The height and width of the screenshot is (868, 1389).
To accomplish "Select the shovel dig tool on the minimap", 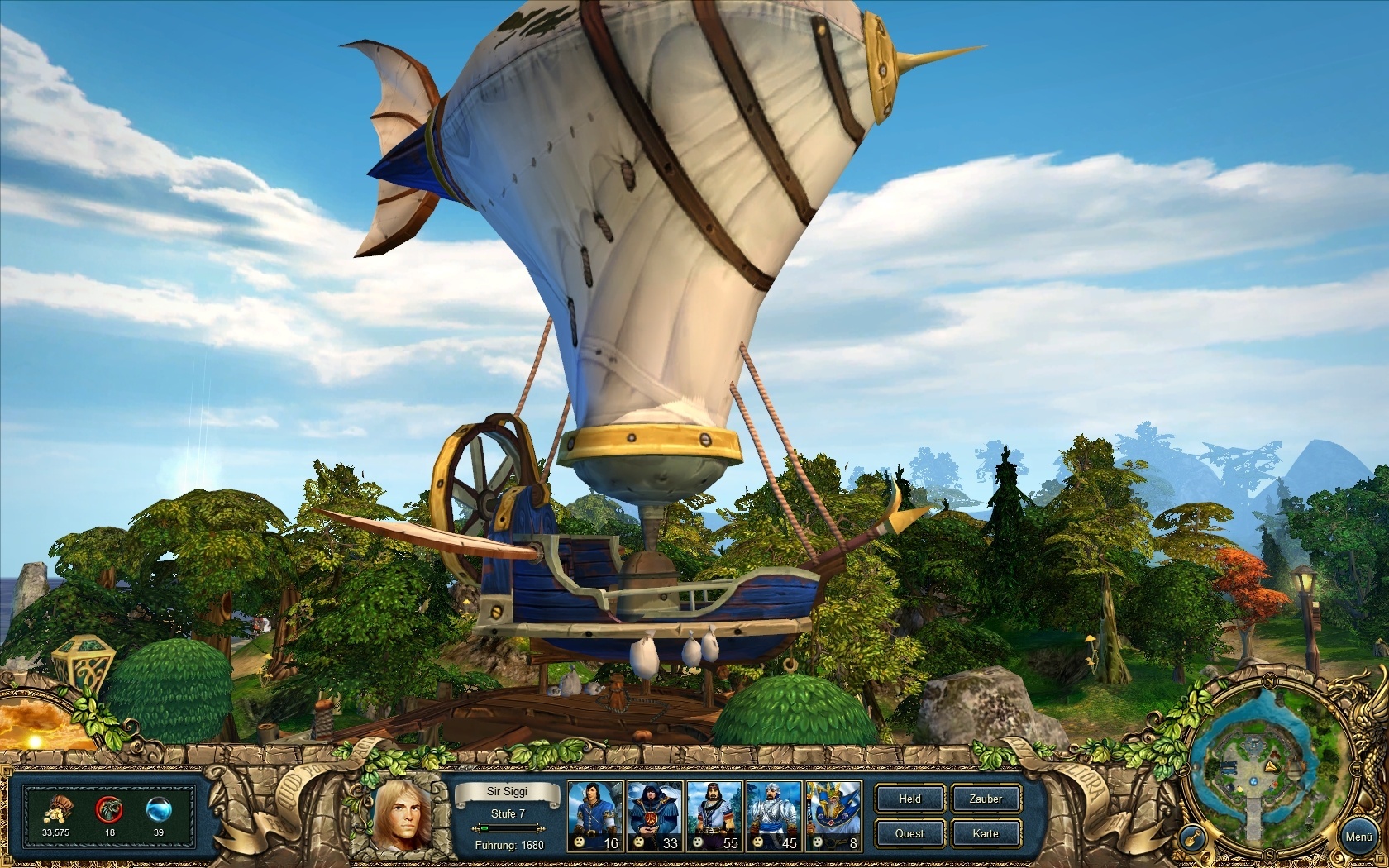I will [x=1191, y=837].
